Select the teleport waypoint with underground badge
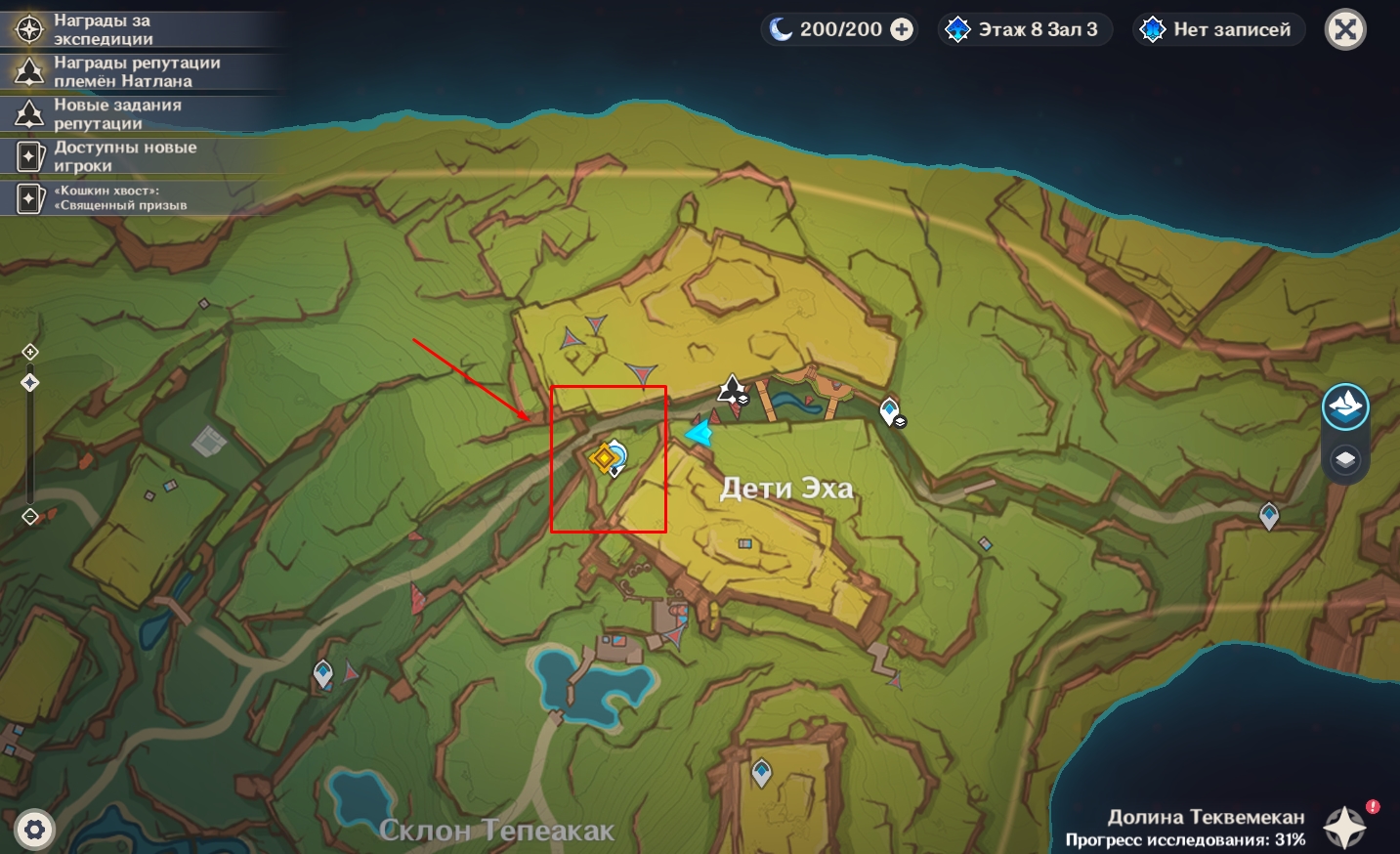This screenshot has height=854, width=1400. coord(890,411)
